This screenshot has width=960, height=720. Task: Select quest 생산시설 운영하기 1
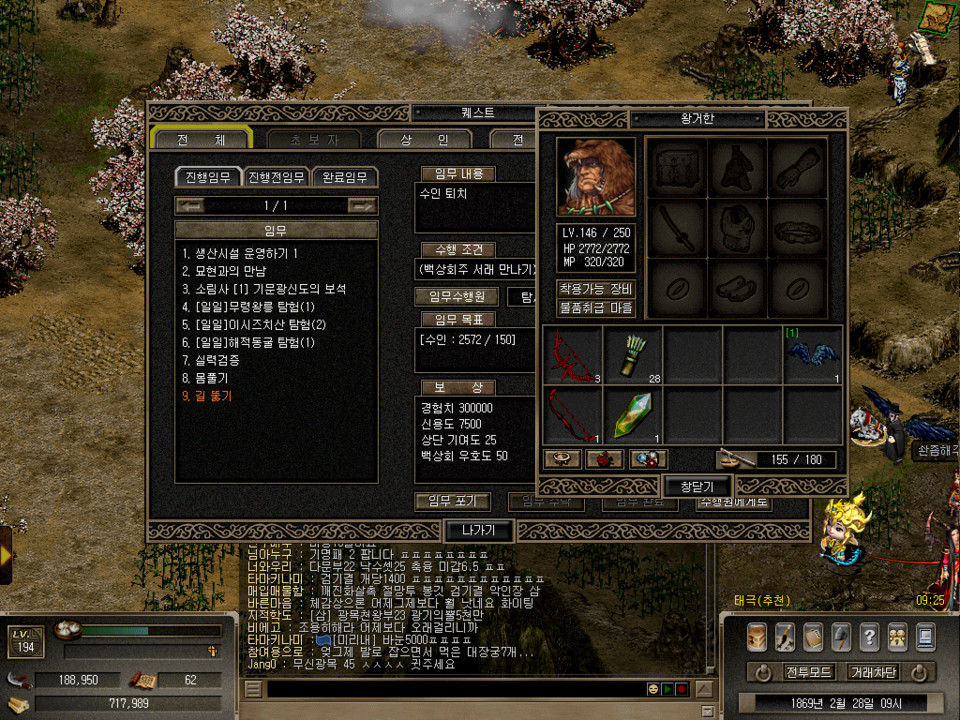(x=240, y=254)
